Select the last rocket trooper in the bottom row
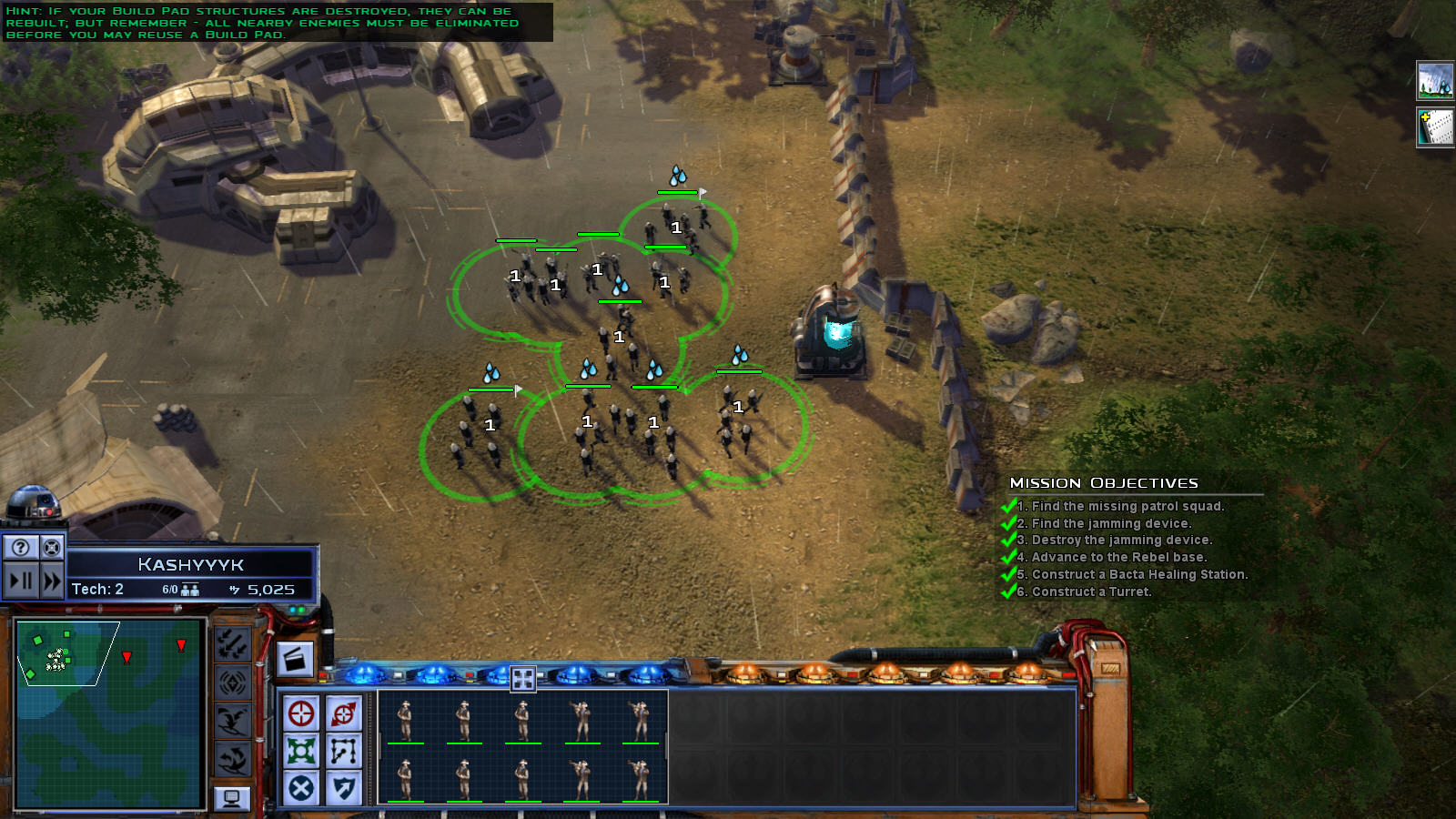Screen dimensions: 1456x819 [x=641, y=780]
